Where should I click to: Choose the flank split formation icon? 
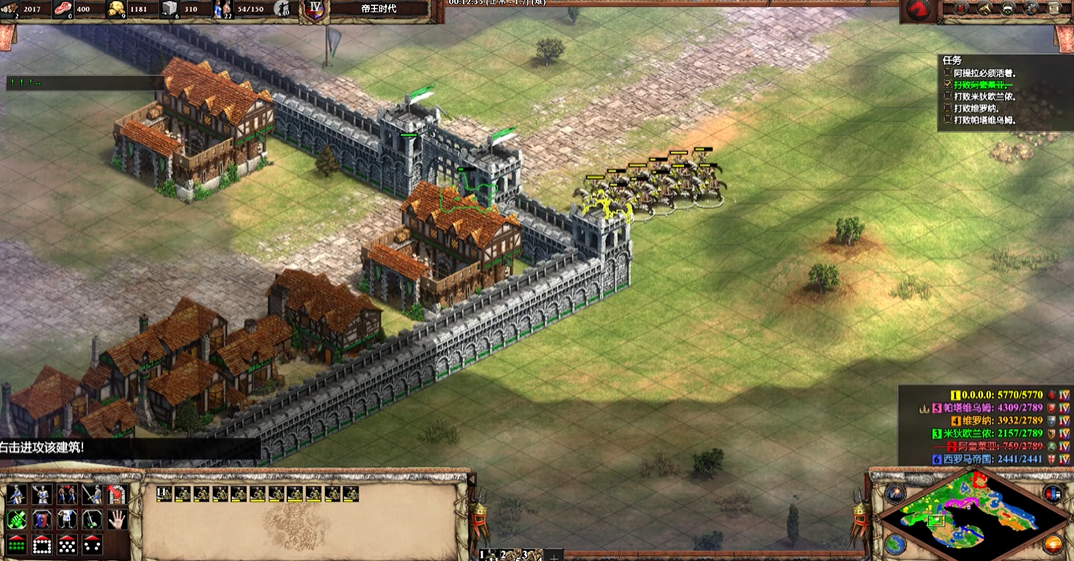(91, 545)
